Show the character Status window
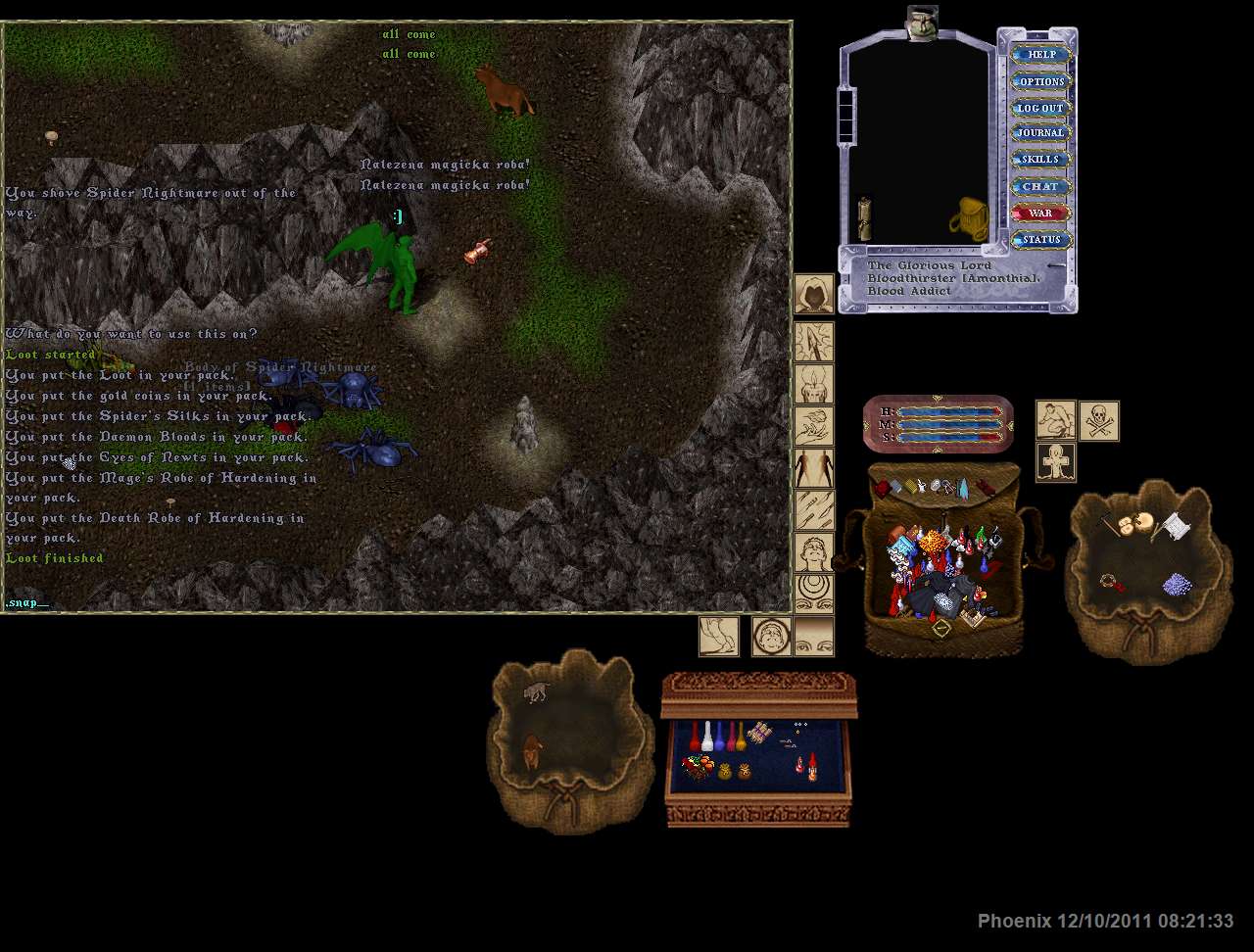 [1040, 239]
